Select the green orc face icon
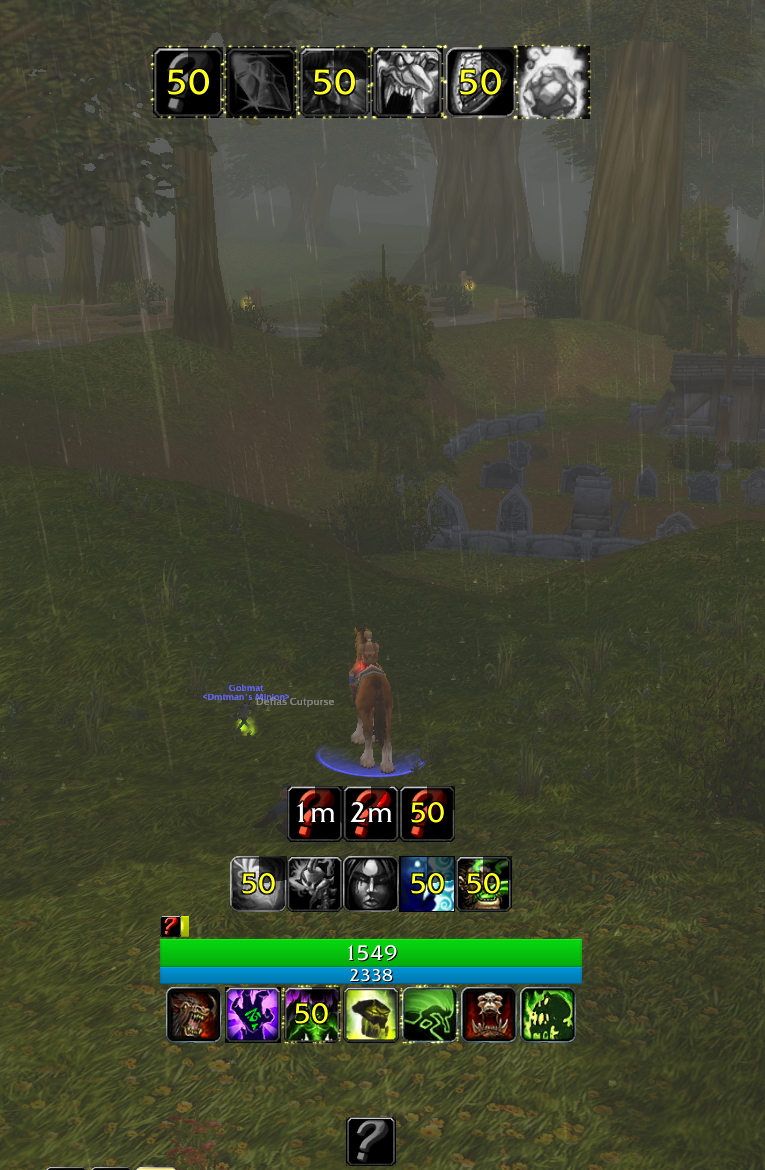765x1170 pixels. 484,883
